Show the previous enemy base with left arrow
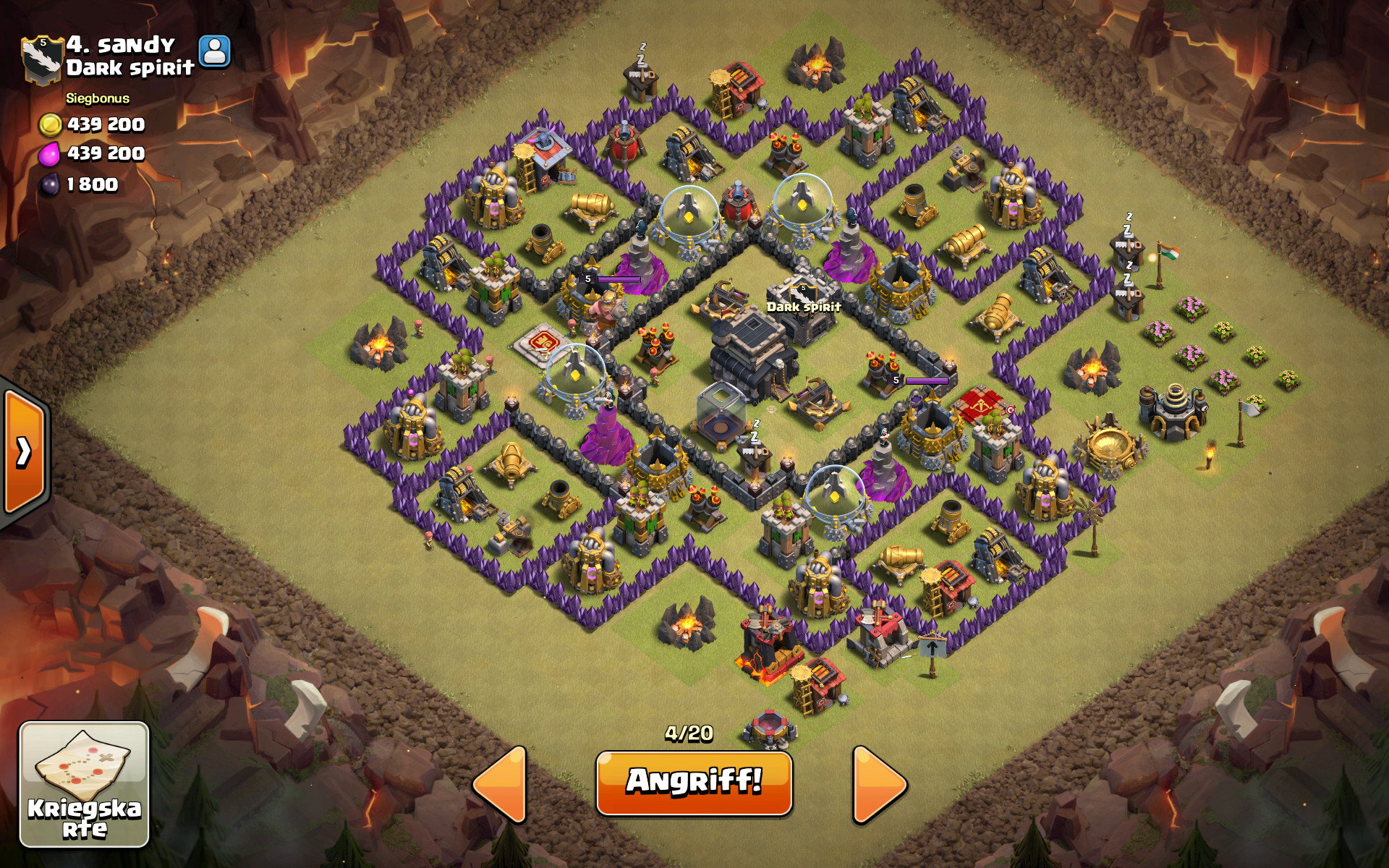1389x868 pixels. click(x=501, y=784)
